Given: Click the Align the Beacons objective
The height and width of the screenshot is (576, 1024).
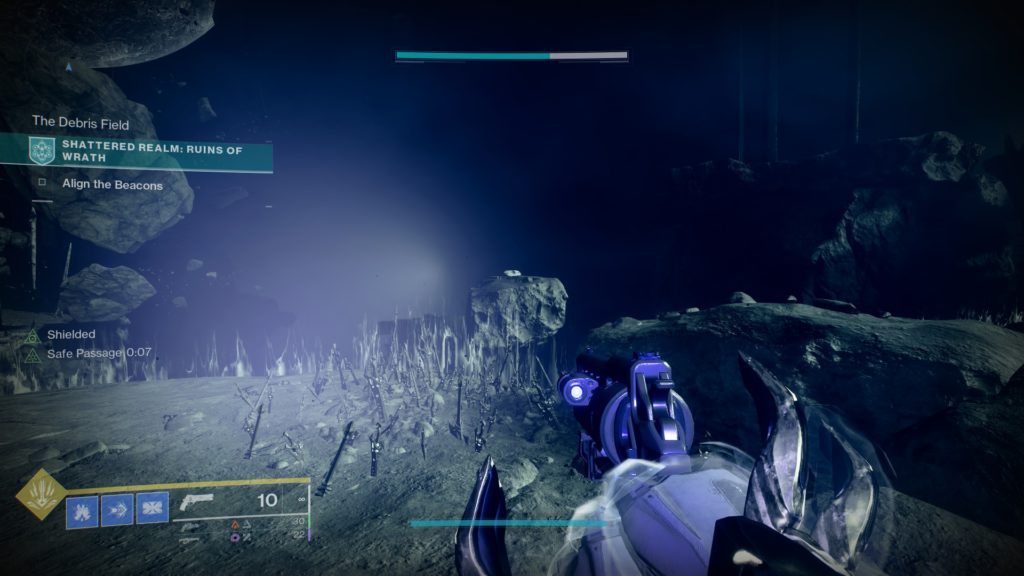Looking at the screenshot, I should pos(110,185).
